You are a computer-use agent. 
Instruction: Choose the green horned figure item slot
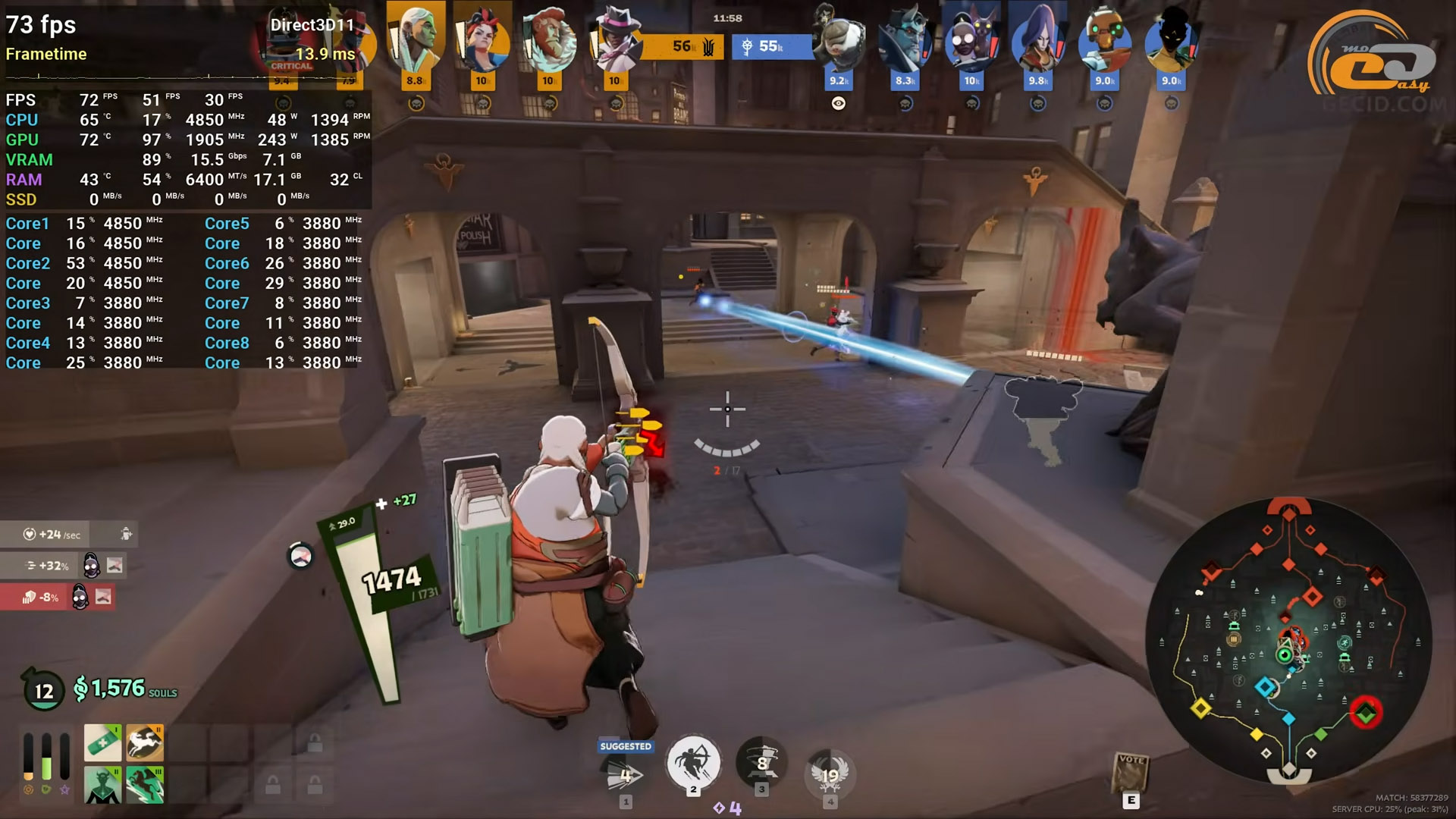pyautogui.click(x=102, y=785)
